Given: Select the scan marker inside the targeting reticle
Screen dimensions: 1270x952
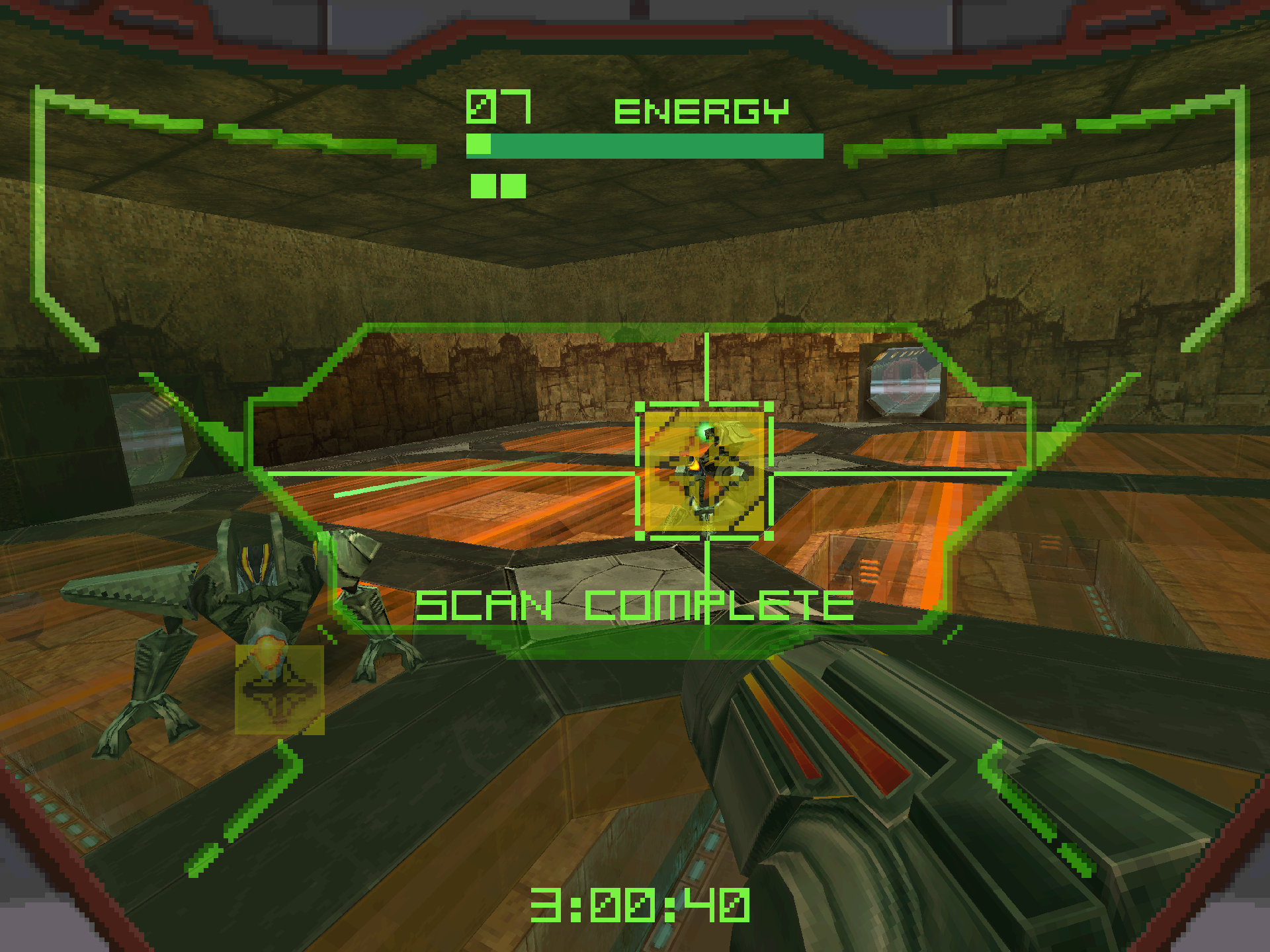Looking at the screenshot, I should [x=704, y=471].
